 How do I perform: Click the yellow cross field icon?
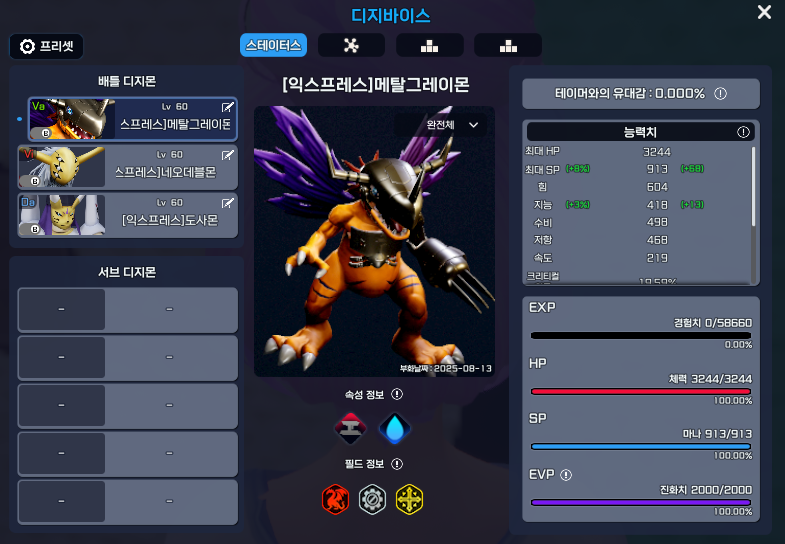pos(409,497)
